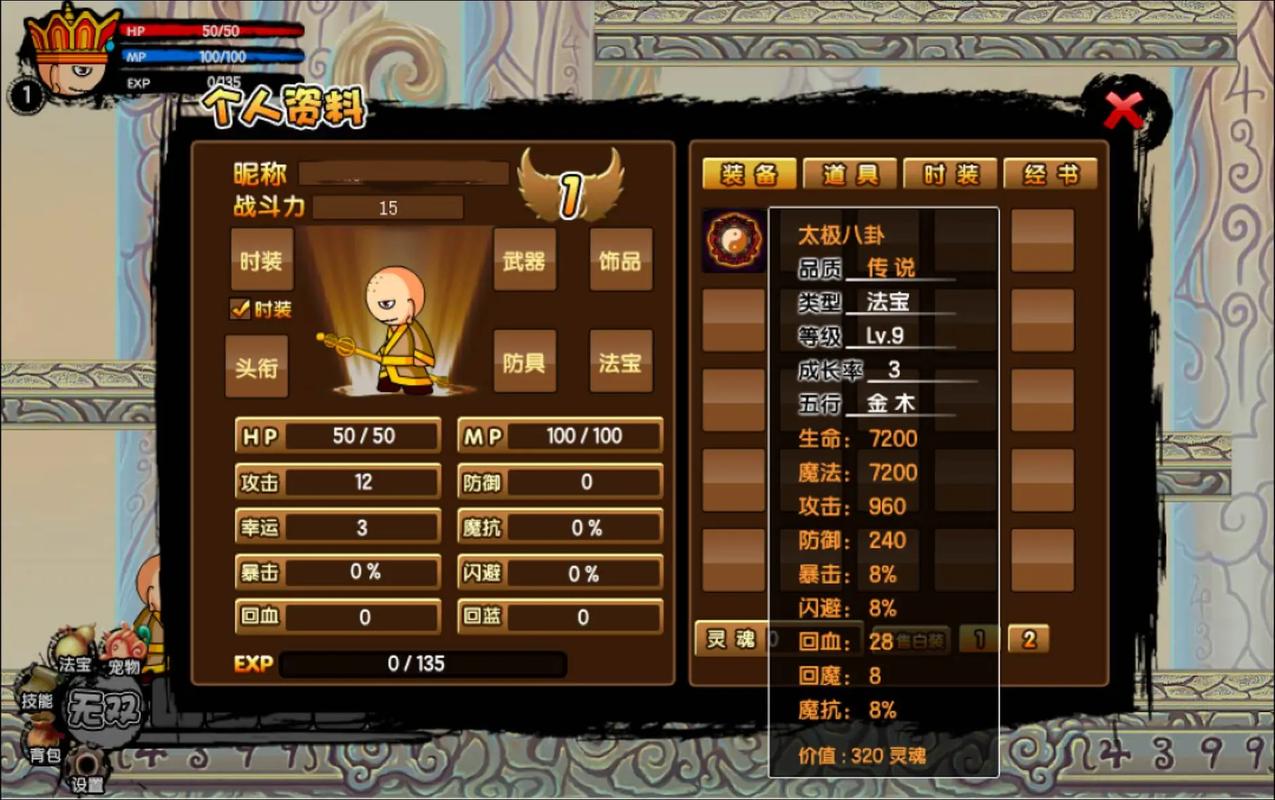Image resolution: width=1275 pixels, height=800 pixels.
Task: Click the 时装 equipment slot beside the character
Action: coord(262,260)
